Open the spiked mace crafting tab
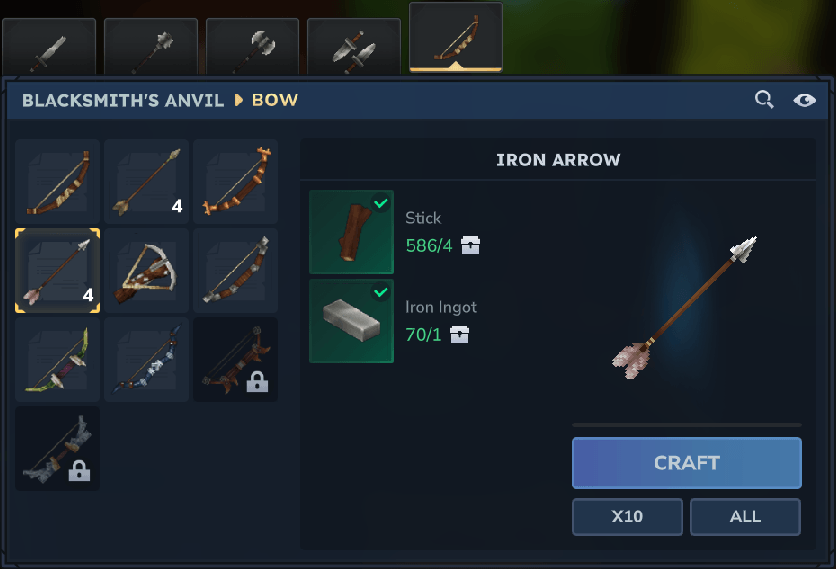The width and height of the screenshot is (836, 569). coord(151,47)
